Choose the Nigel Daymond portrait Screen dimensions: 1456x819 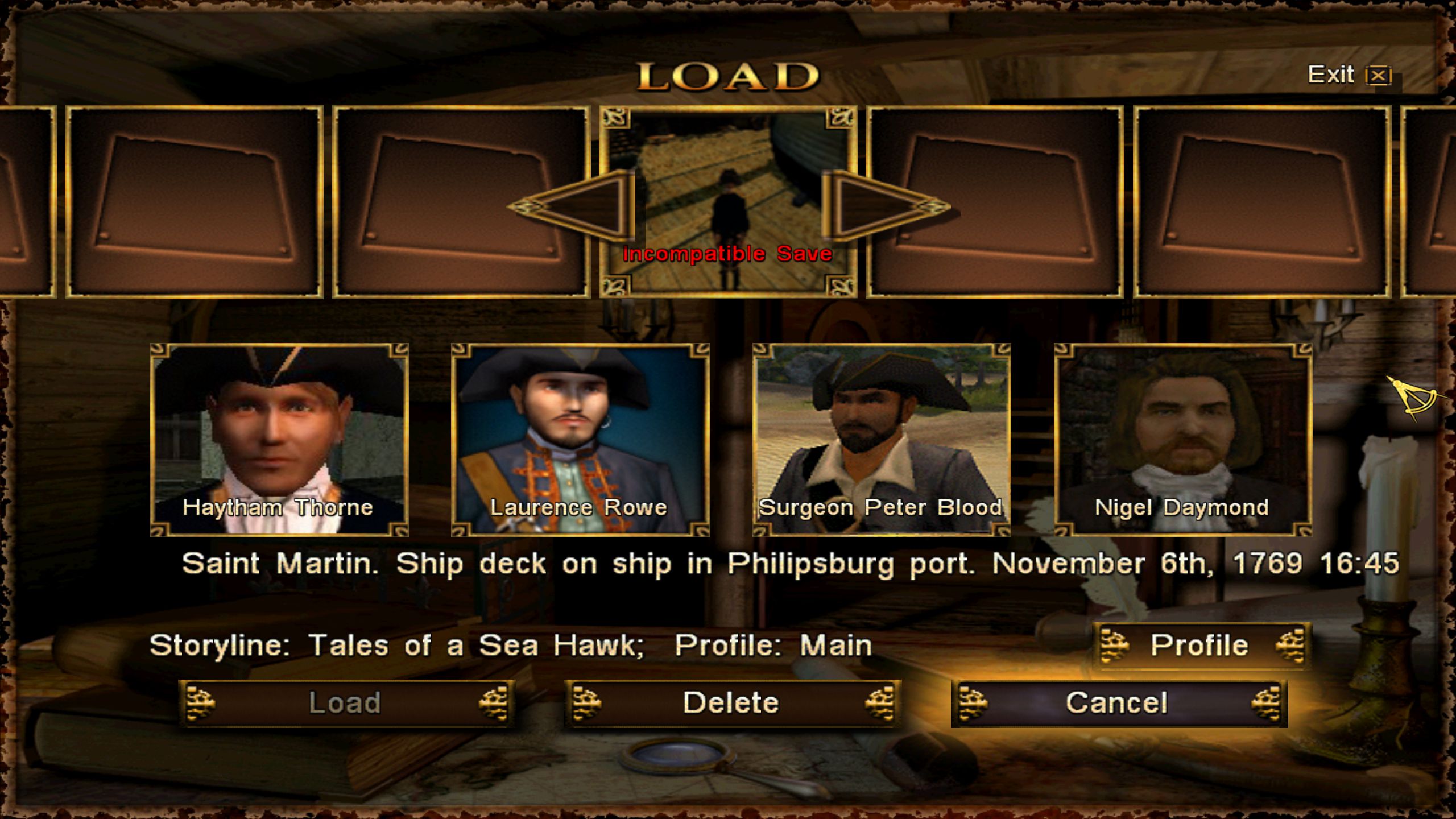[x=1183, y=440]
